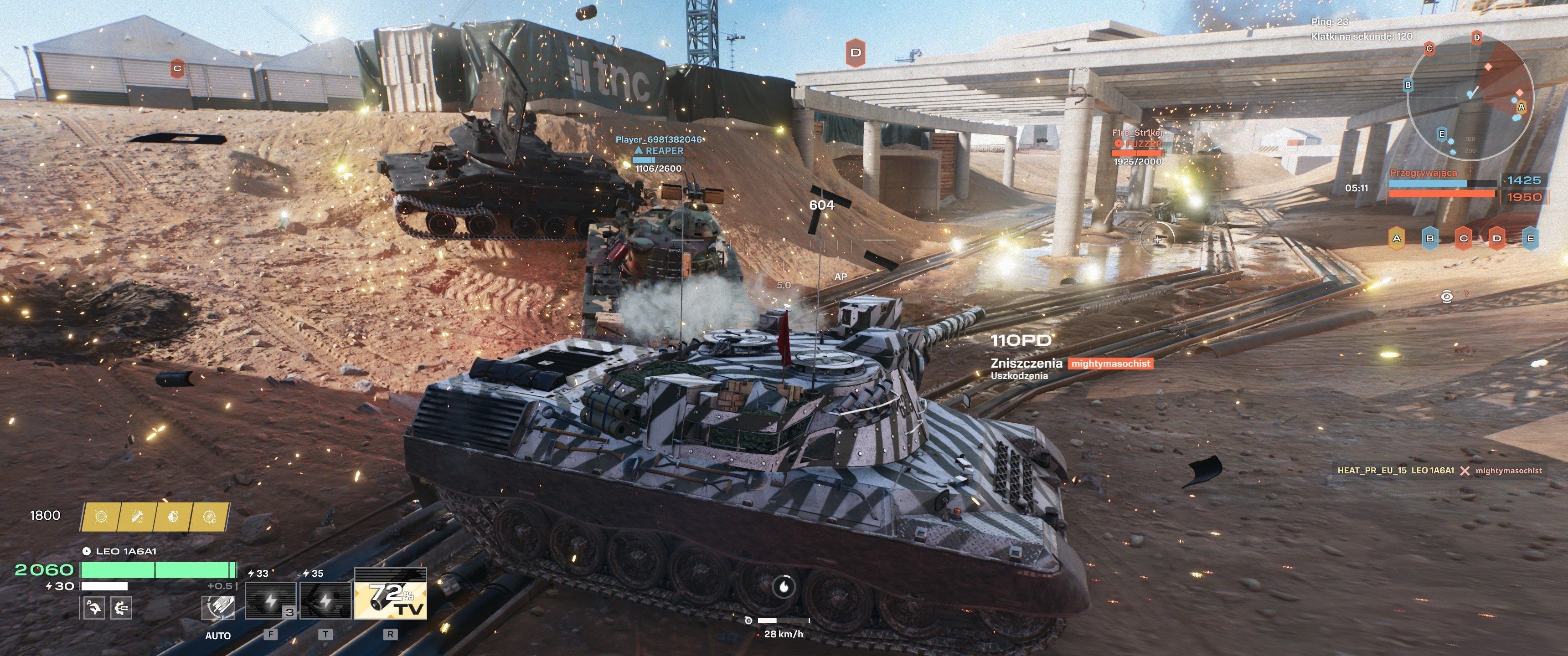1568x656 pixels.
Task: Select capture point D hexagon in objective row
Action: click(x=1497, y=238)
